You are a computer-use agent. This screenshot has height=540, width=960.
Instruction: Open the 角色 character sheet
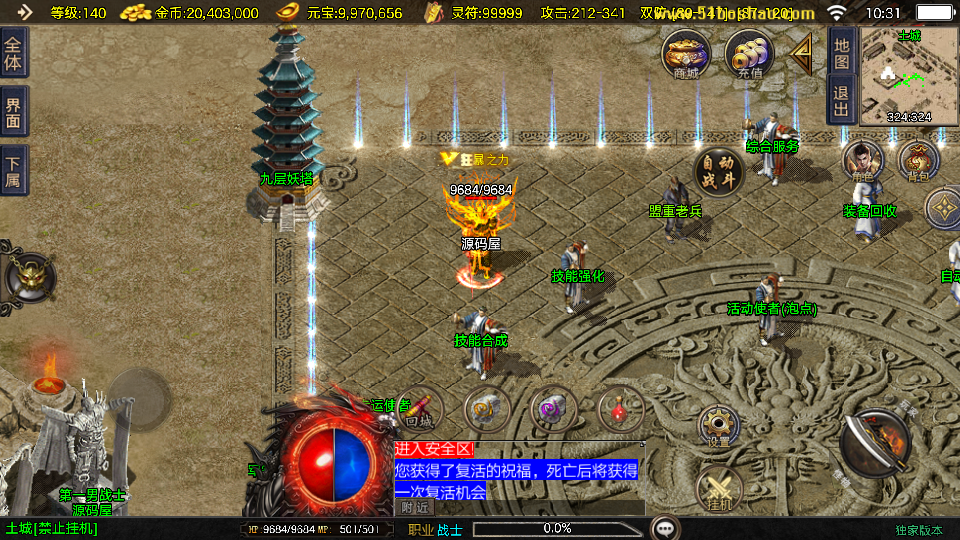pos(862,161)
